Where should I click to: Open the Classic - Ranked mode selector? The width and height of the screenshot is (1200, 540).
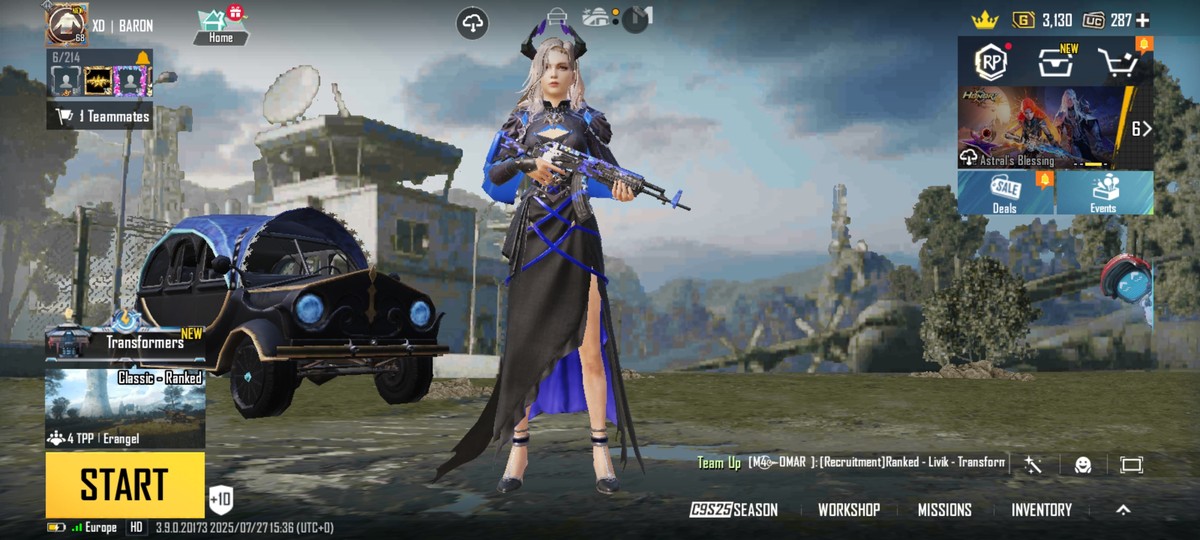click(125, 408)
